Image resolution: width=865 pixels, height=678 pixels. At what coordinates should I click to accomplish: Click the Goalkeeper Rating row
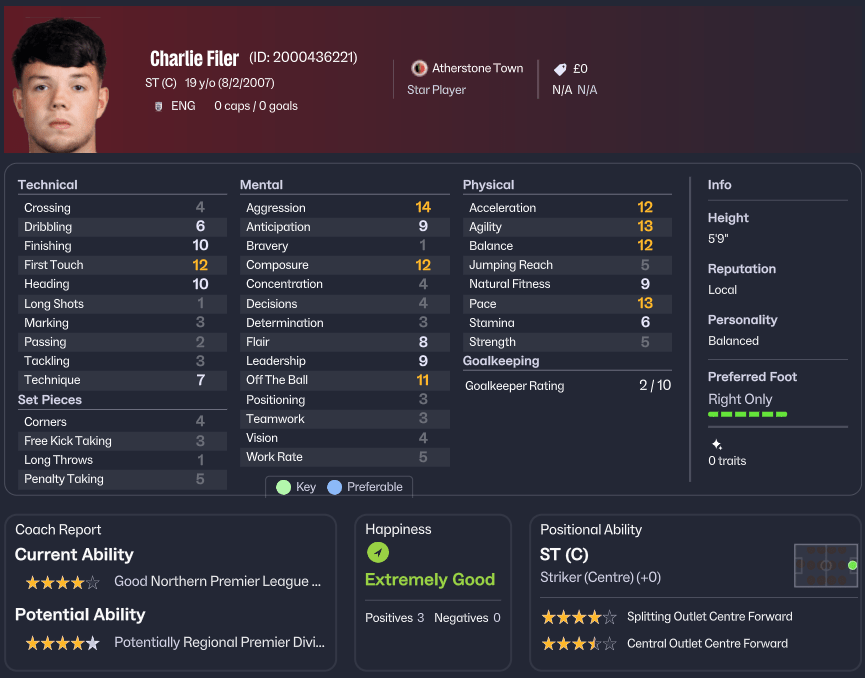coord(568,385)
